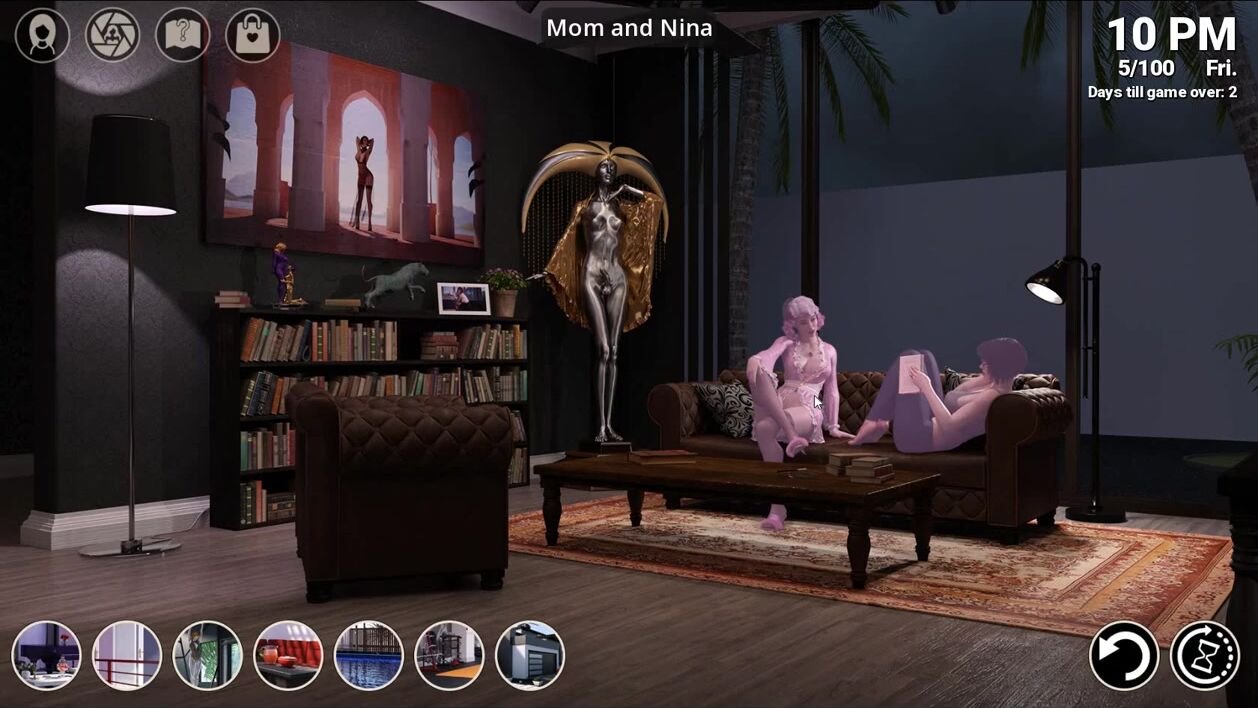Select the statue room location thumbnail

click(x=207, y=656)
